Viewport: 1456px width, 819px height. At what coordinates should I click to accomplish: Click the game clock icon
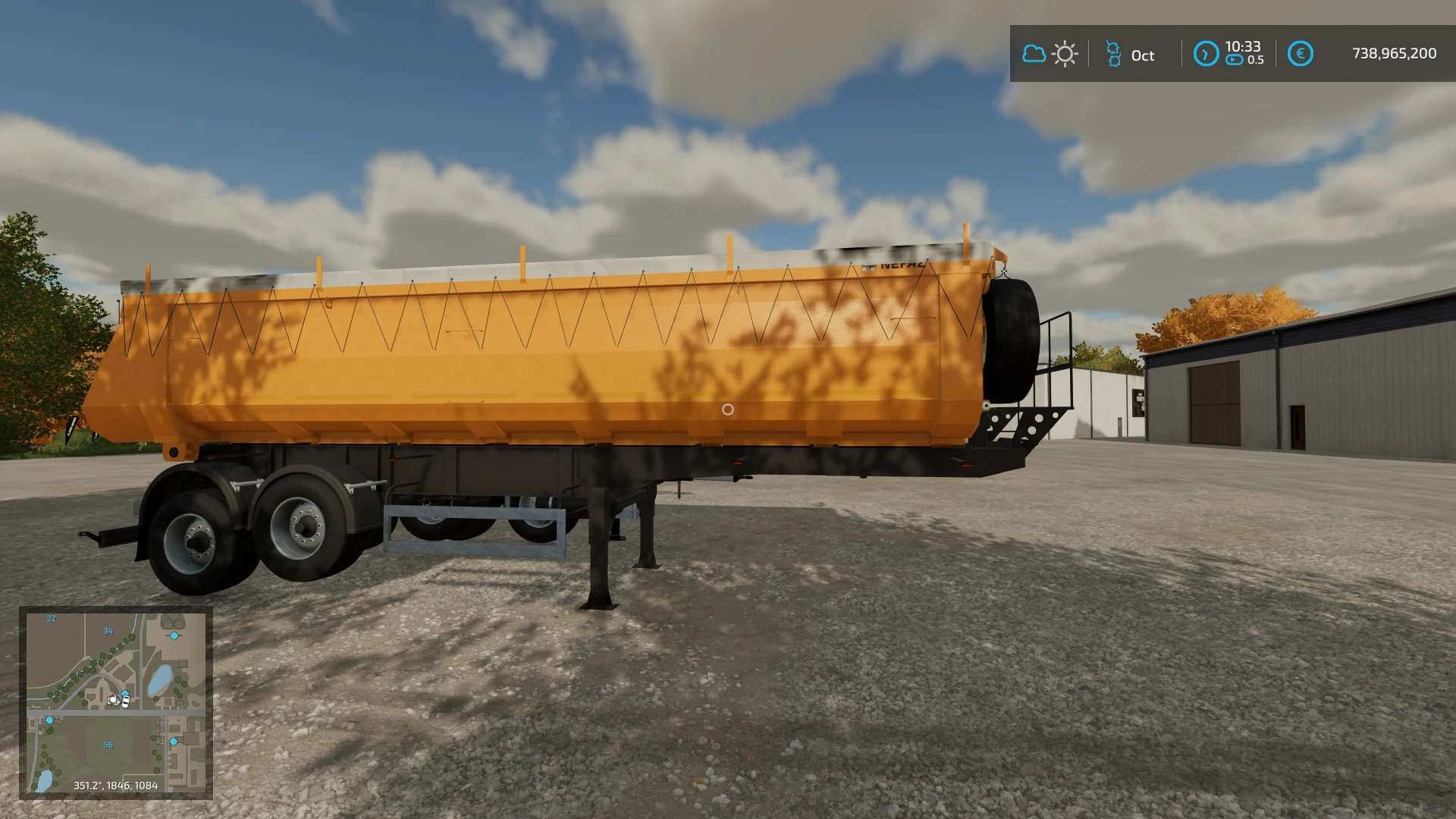click(1206, 54)
